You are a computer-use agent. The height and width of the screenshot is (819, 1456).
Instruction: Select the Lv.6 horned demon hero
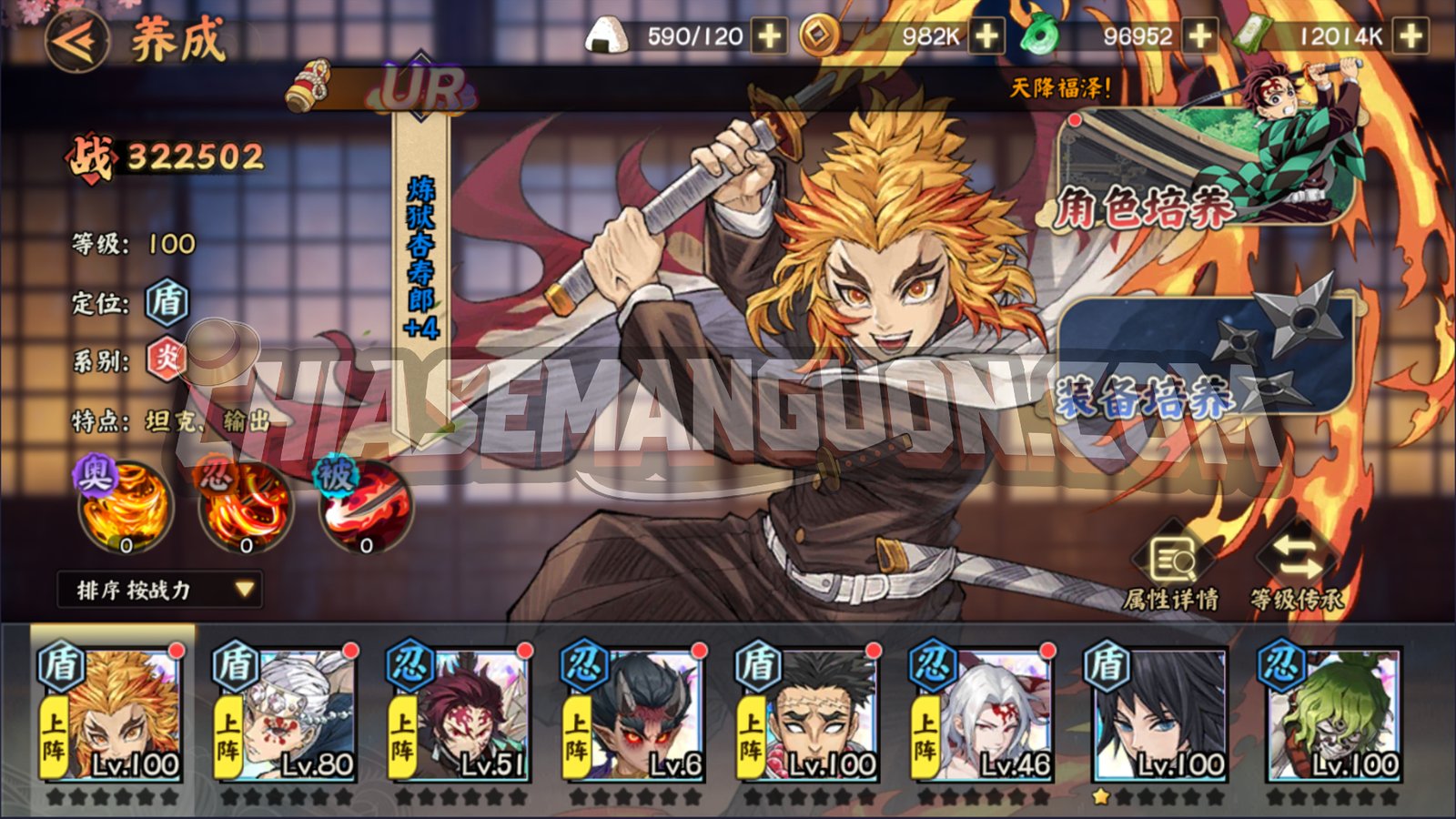tap(633, 714)
